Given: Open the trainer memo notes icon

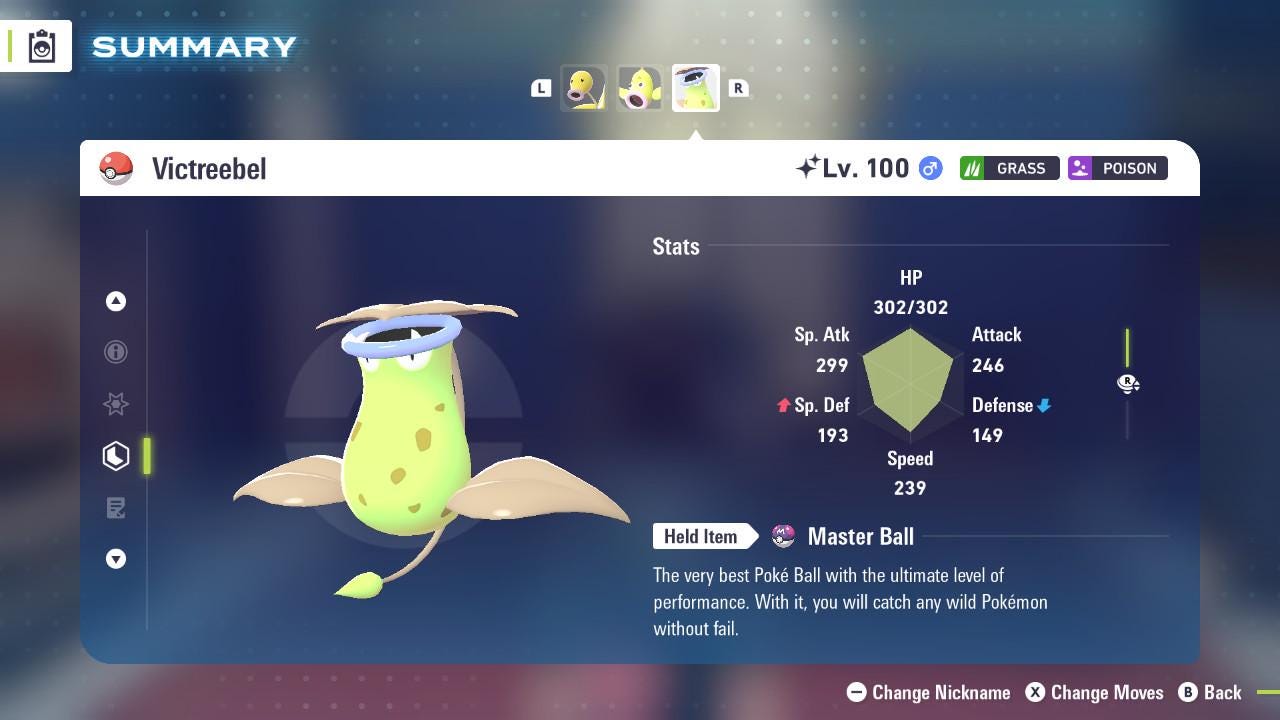Looking at the screenshot, I should pyautogui.click(x=116, y=508).
